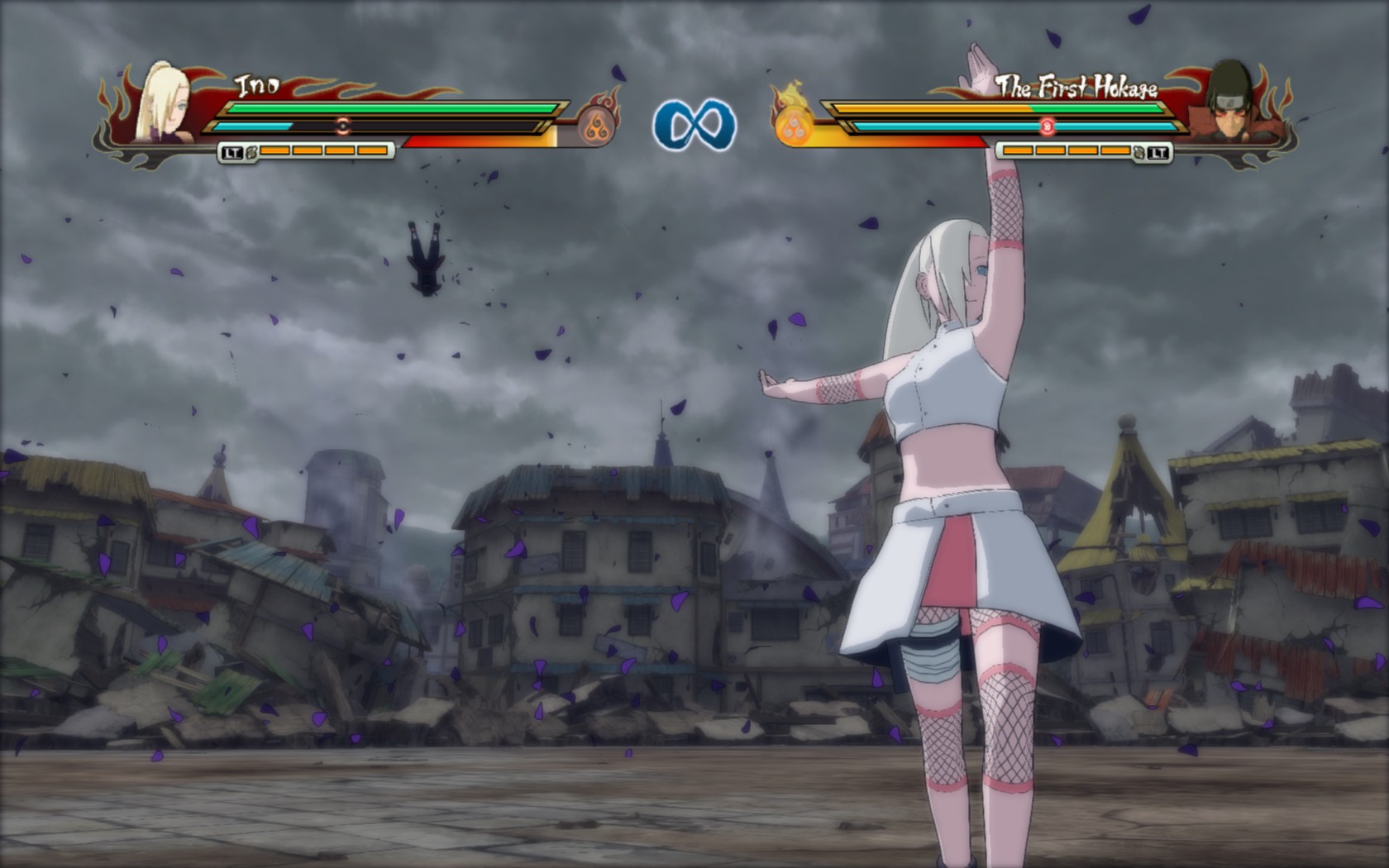Select Ino's tomoe storm gauge emblem
1389x868 pixels.
coord(594,126)
